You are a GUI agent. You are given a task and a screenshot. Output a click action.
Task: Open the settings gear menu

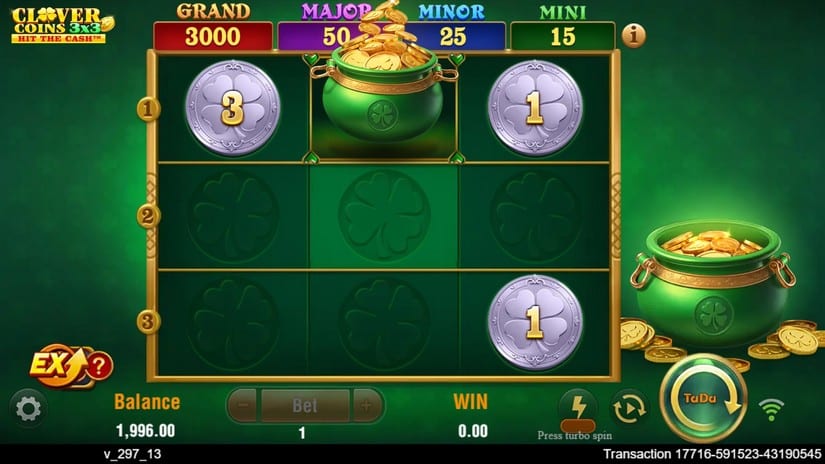(28, 407)
